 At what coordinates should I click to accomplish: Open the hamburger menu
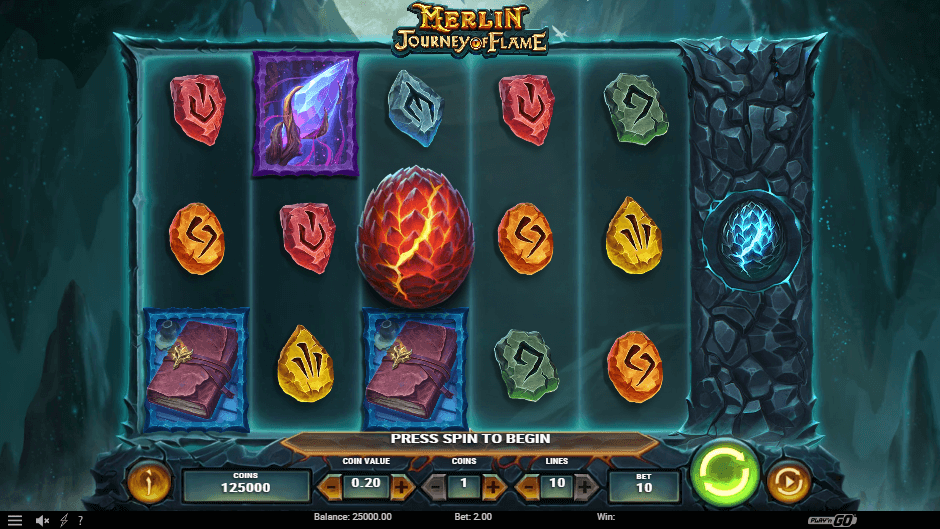point(14,521)
